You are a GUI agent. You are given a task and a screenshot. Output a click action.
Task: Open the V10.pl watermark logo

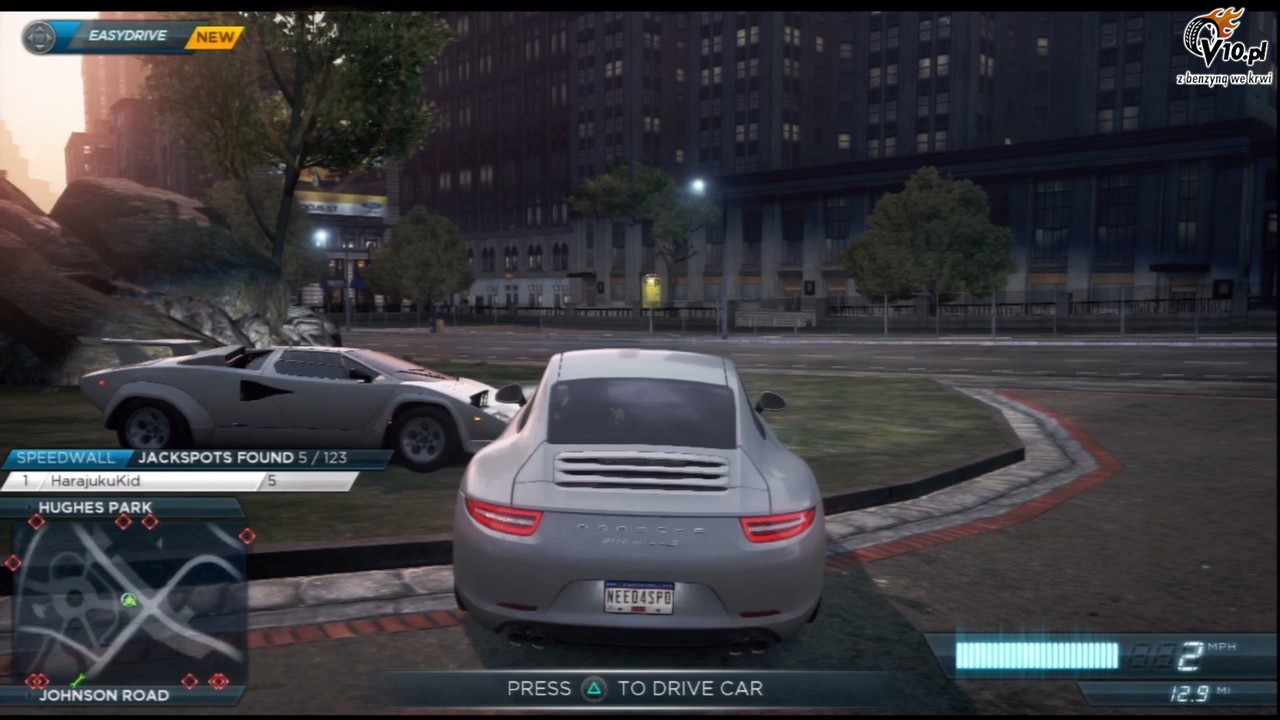point(1222,45)
